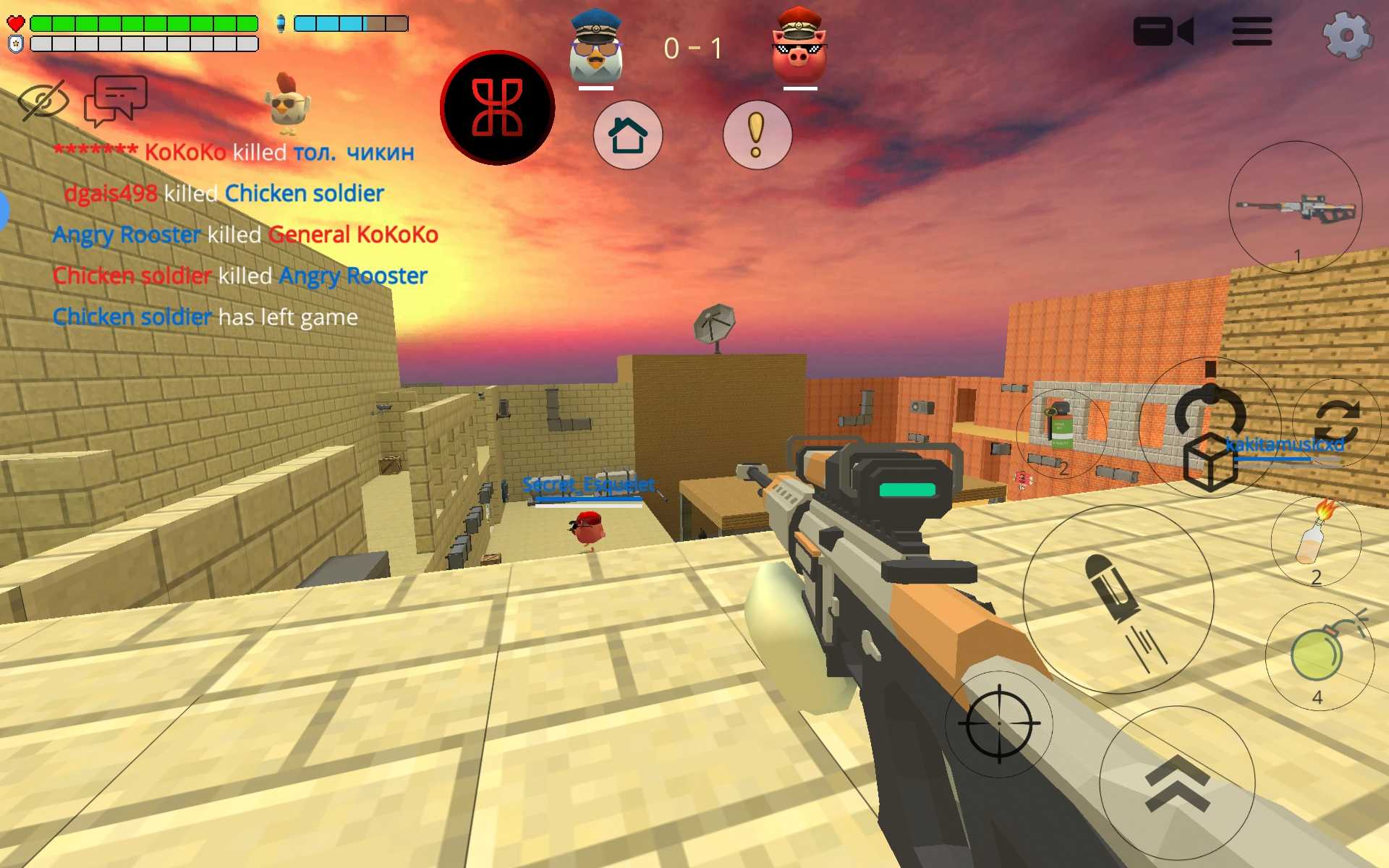The height and width of the screenshot is (868, 1389).
Task: Throw the Molotov cocktail
Action: (x=1316, y=539)
